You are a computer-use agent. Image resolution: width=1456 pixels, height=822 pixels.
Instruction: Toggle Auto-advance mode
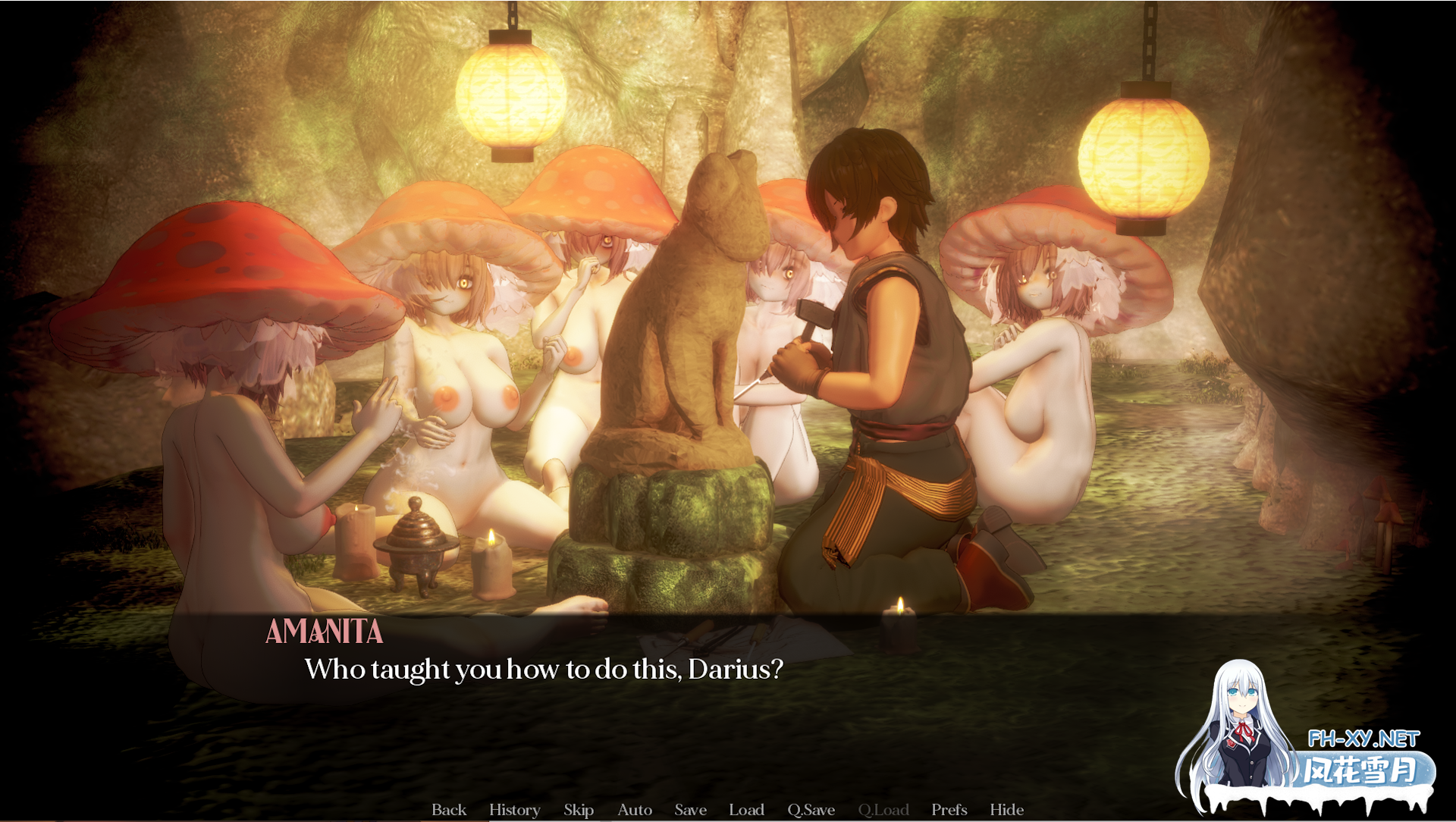(x=635, y=810)
